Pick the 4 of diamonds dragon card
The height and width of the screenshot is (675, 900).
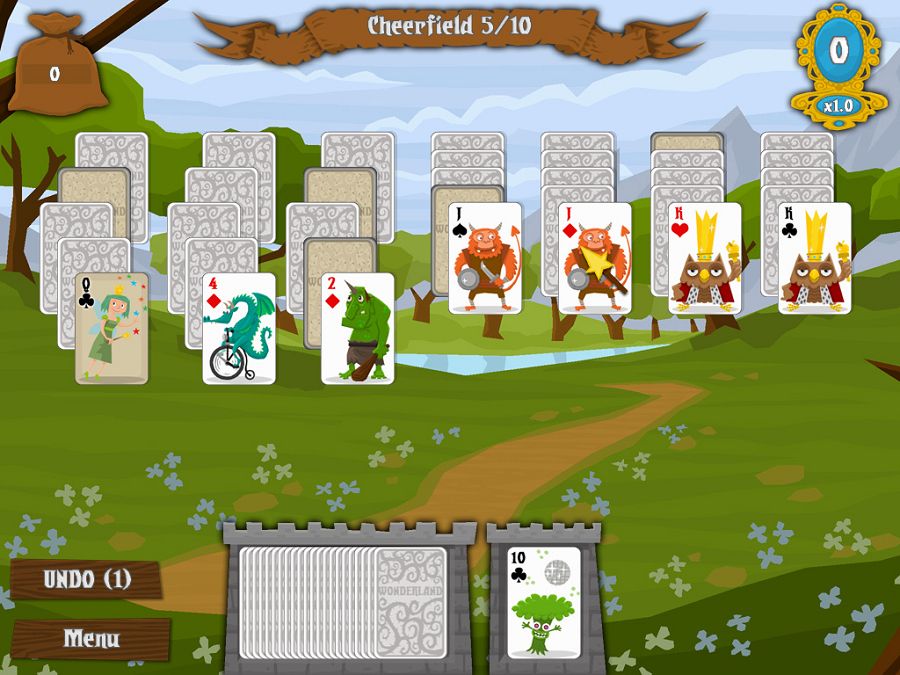pos(238,328)
